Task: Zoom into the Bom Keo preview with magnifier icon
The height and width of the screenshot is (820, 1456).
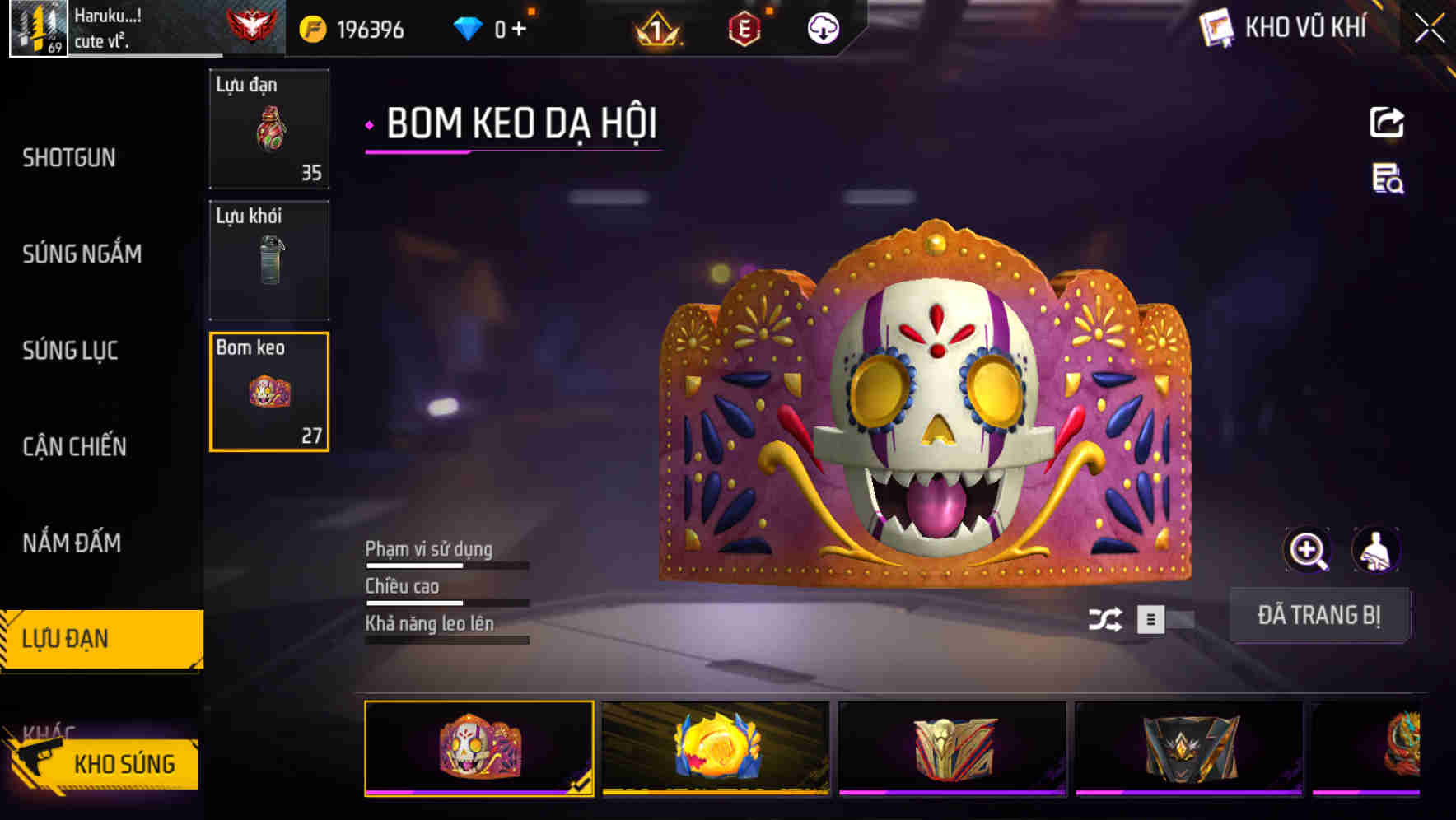Action: click(1309, 549)
